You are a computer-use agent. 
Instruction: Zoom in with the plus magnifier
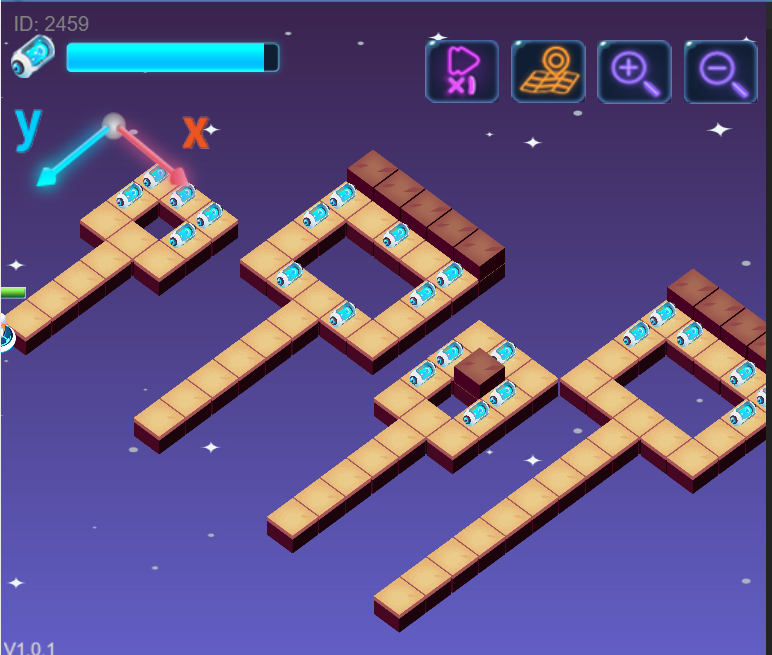click(x=634, y=72)
